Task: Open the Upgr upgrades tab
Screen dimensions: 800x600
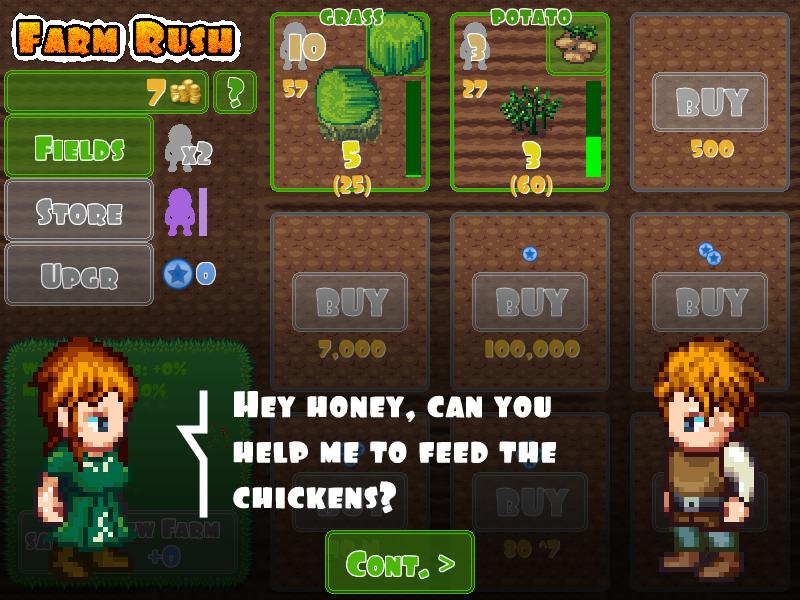Action: (79, 274)
